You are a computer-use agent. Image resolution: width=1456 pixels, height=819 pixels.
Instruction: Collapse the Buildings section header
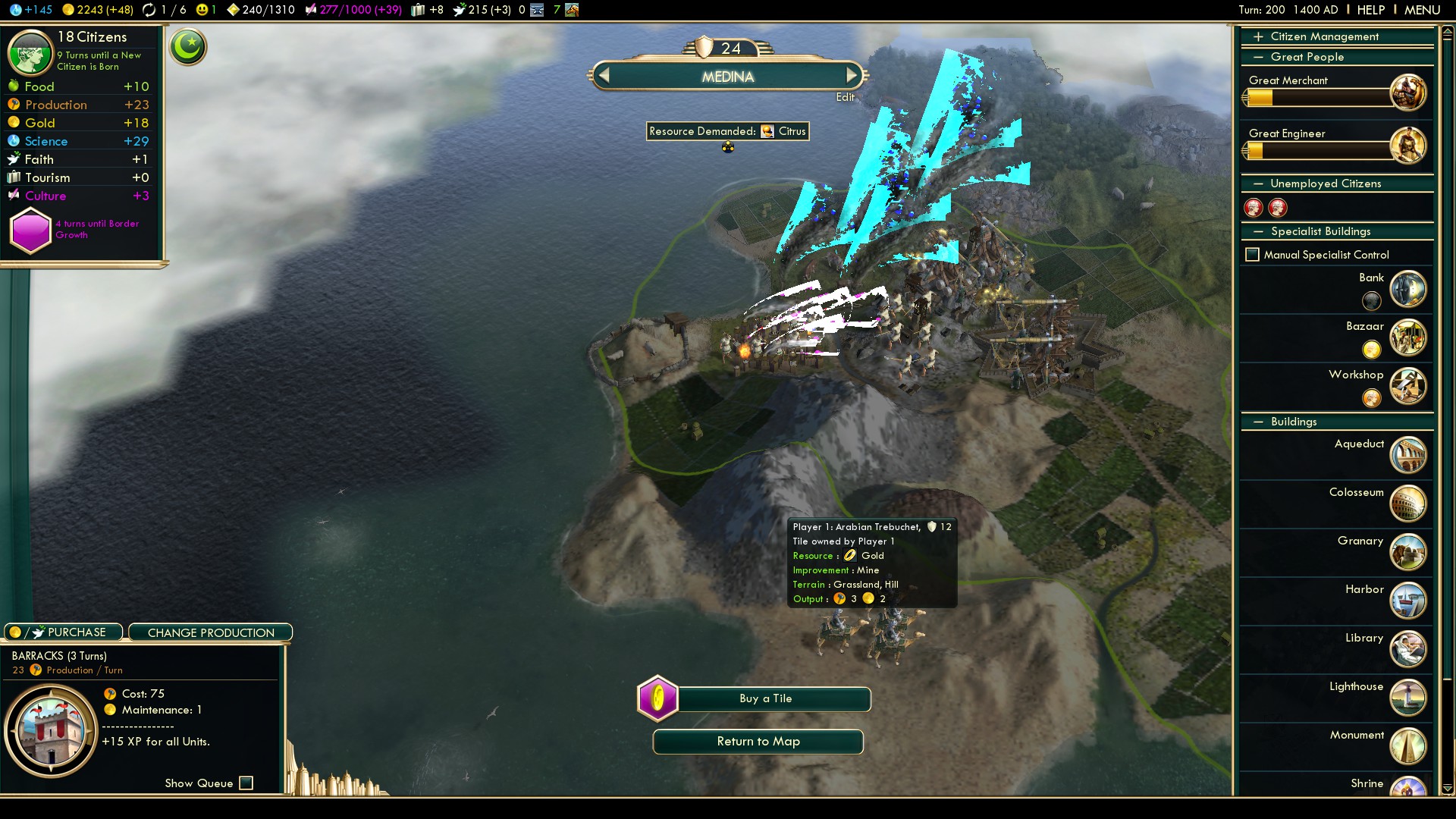[1293, 422]
